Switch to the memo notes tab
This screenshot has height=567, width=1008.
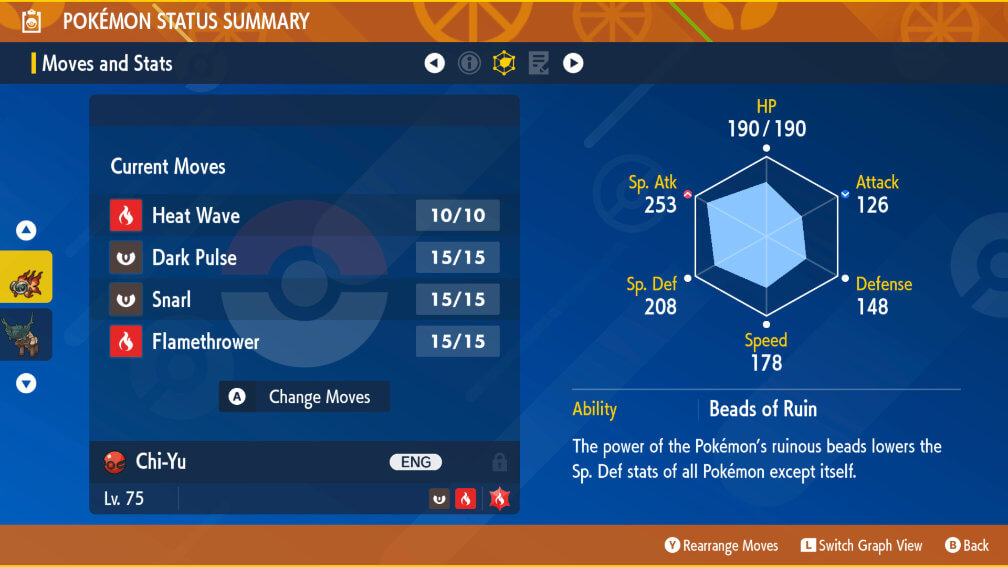coord(538,63)
